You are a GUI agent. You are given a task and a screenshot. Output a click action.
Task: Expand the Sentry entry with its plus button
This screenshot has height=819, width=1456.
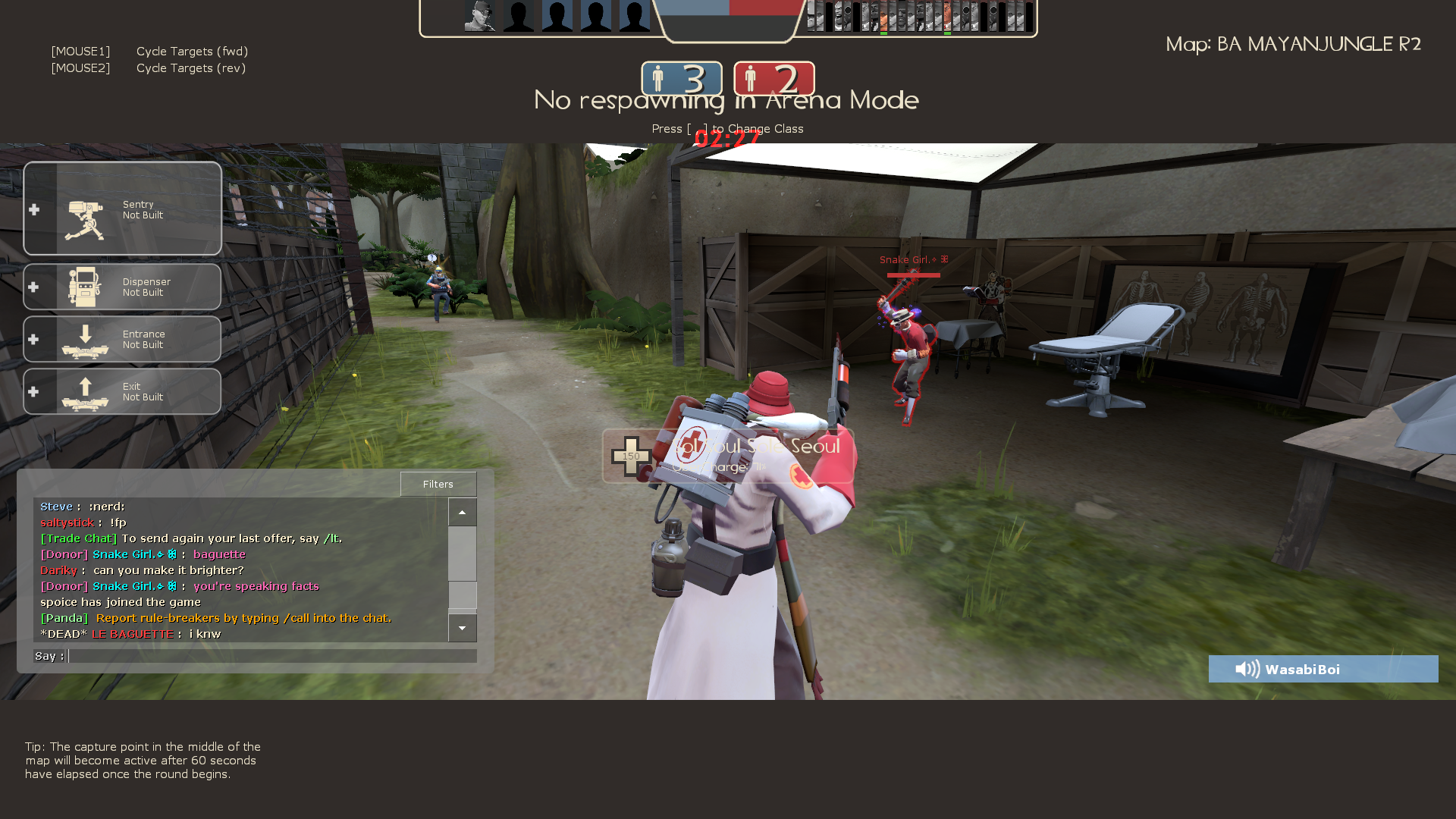coord(33,210)
